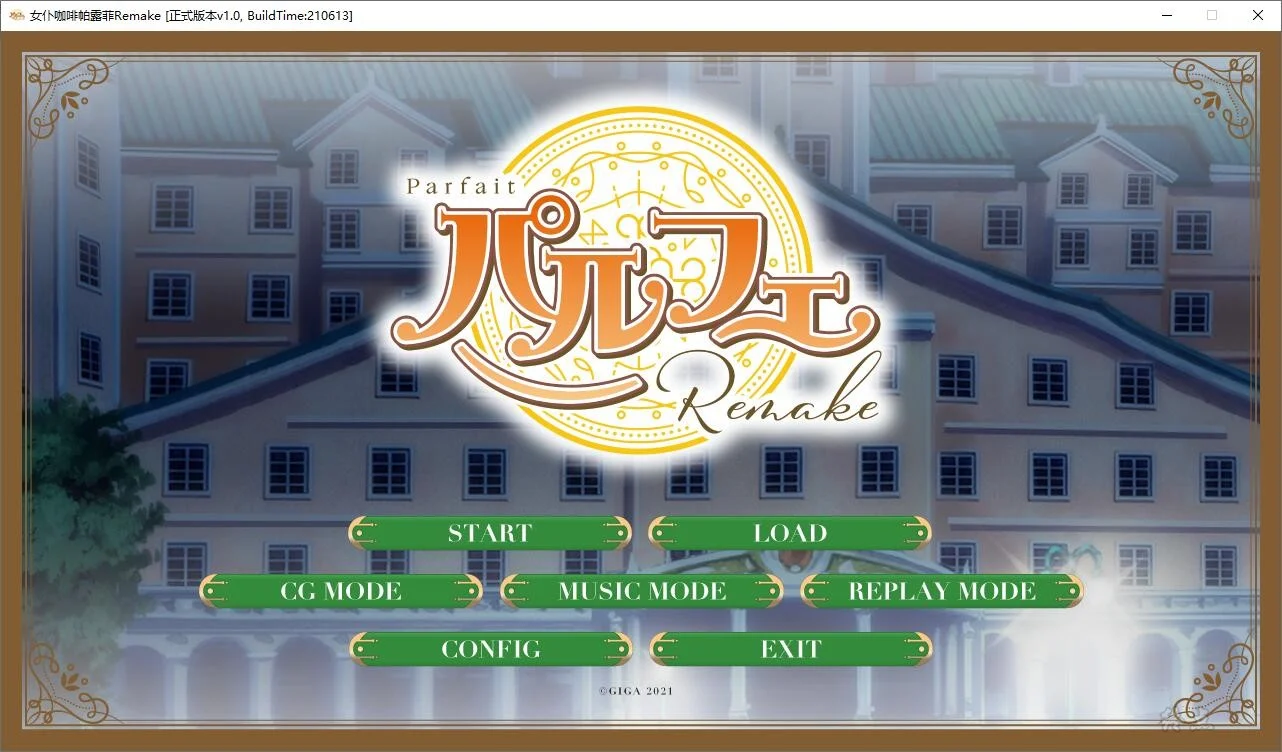Click the arrow ornament left of CONFIG
Image resolution: width=1282 pixels, height=752 pixels.
pos(362,649)
